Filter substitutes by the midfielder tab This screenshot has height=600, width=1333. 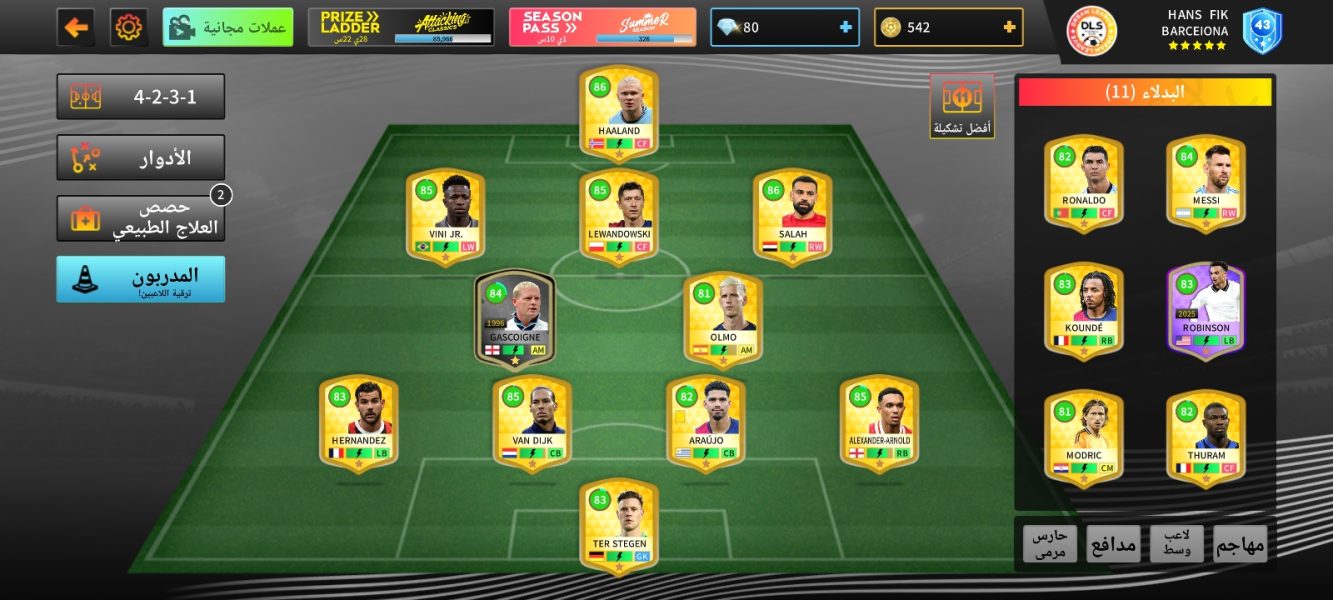click(1177, 543)
